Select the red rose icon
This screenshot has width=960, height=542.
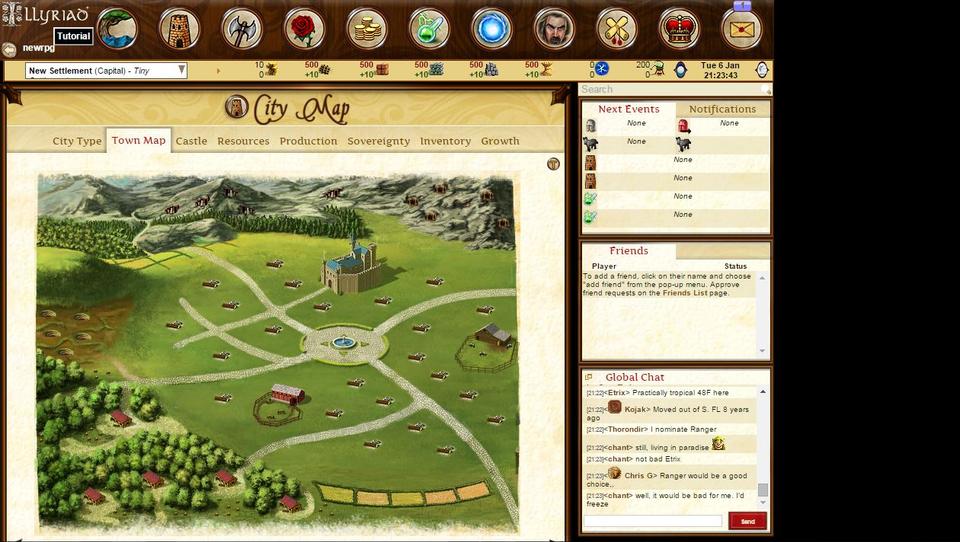[x=304, y=29]
